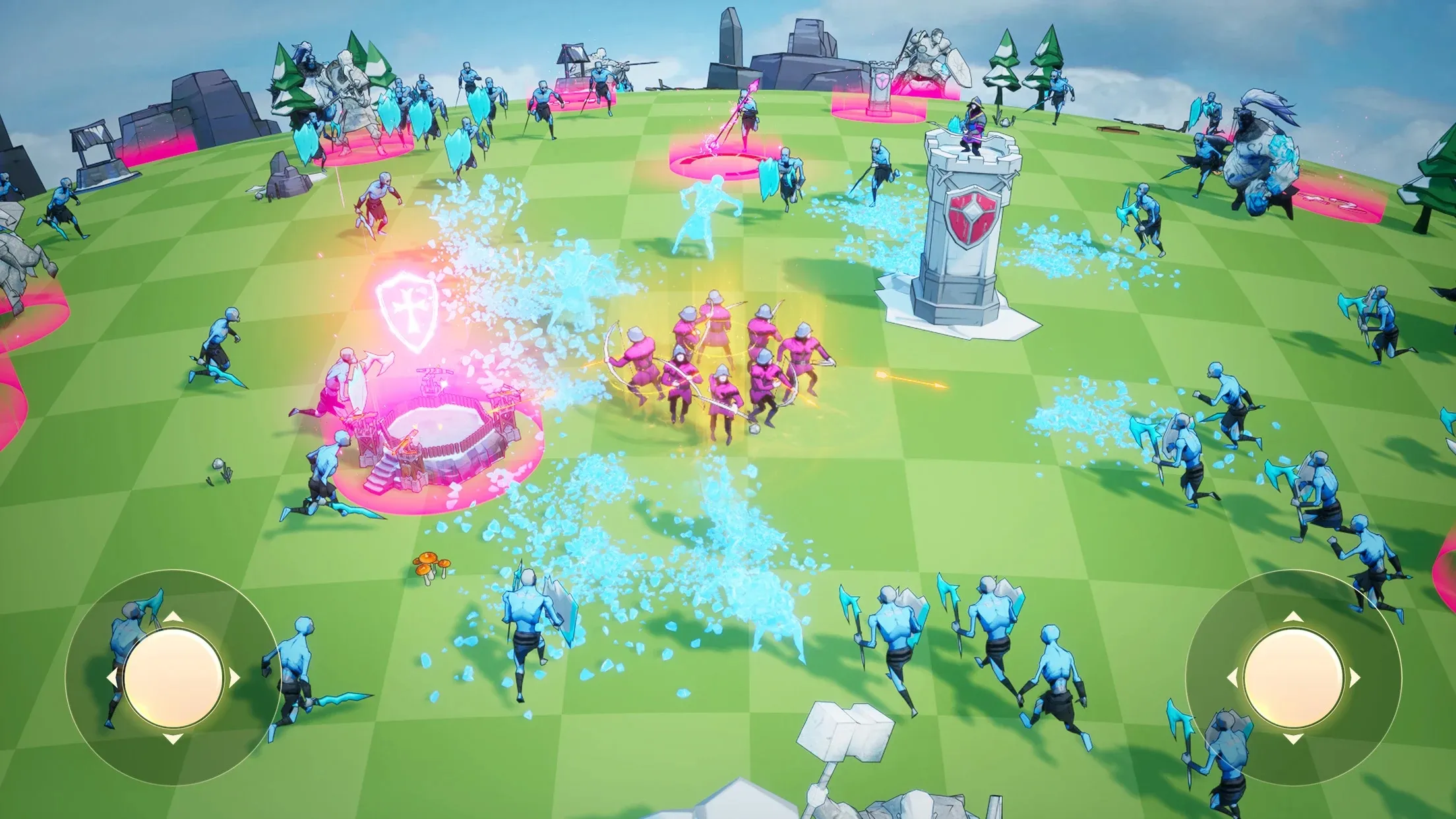Tap the right virtual joystick knob

click(x=1292, y=677)
